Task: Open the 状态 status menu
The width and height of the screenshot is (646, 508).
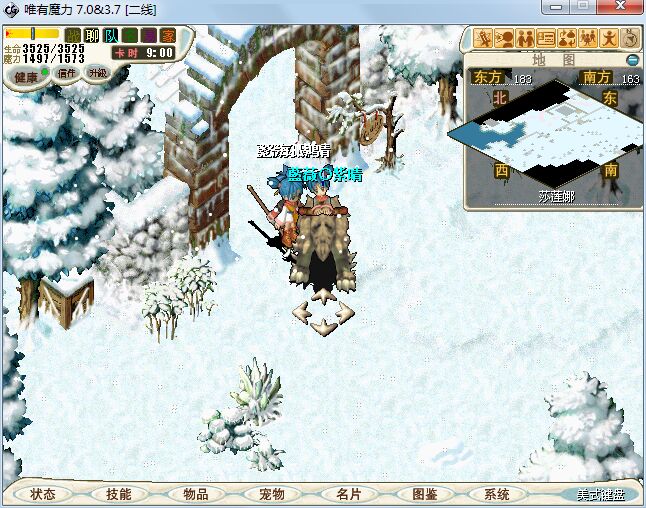Action: [42, 494]
